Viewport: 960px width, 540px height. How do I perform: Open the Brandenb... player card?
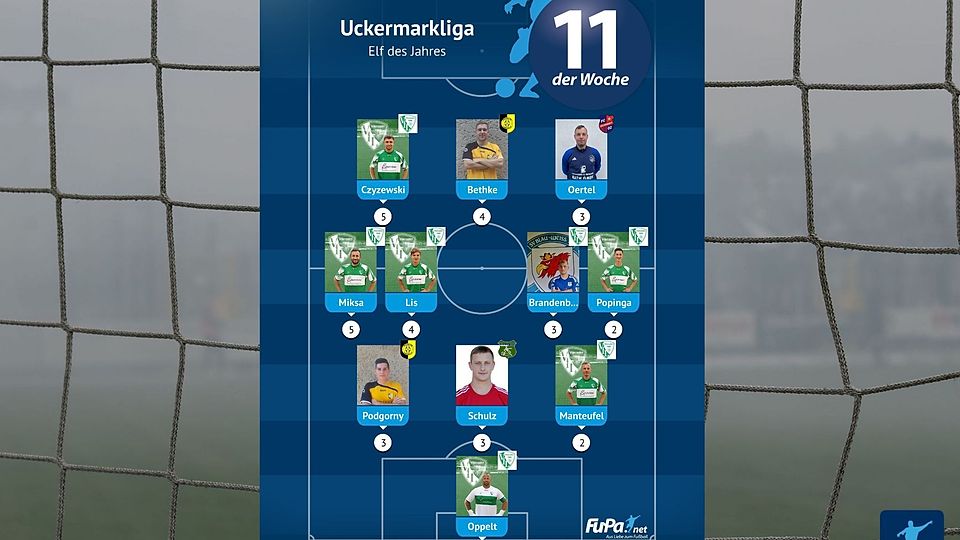coord(553,271)
